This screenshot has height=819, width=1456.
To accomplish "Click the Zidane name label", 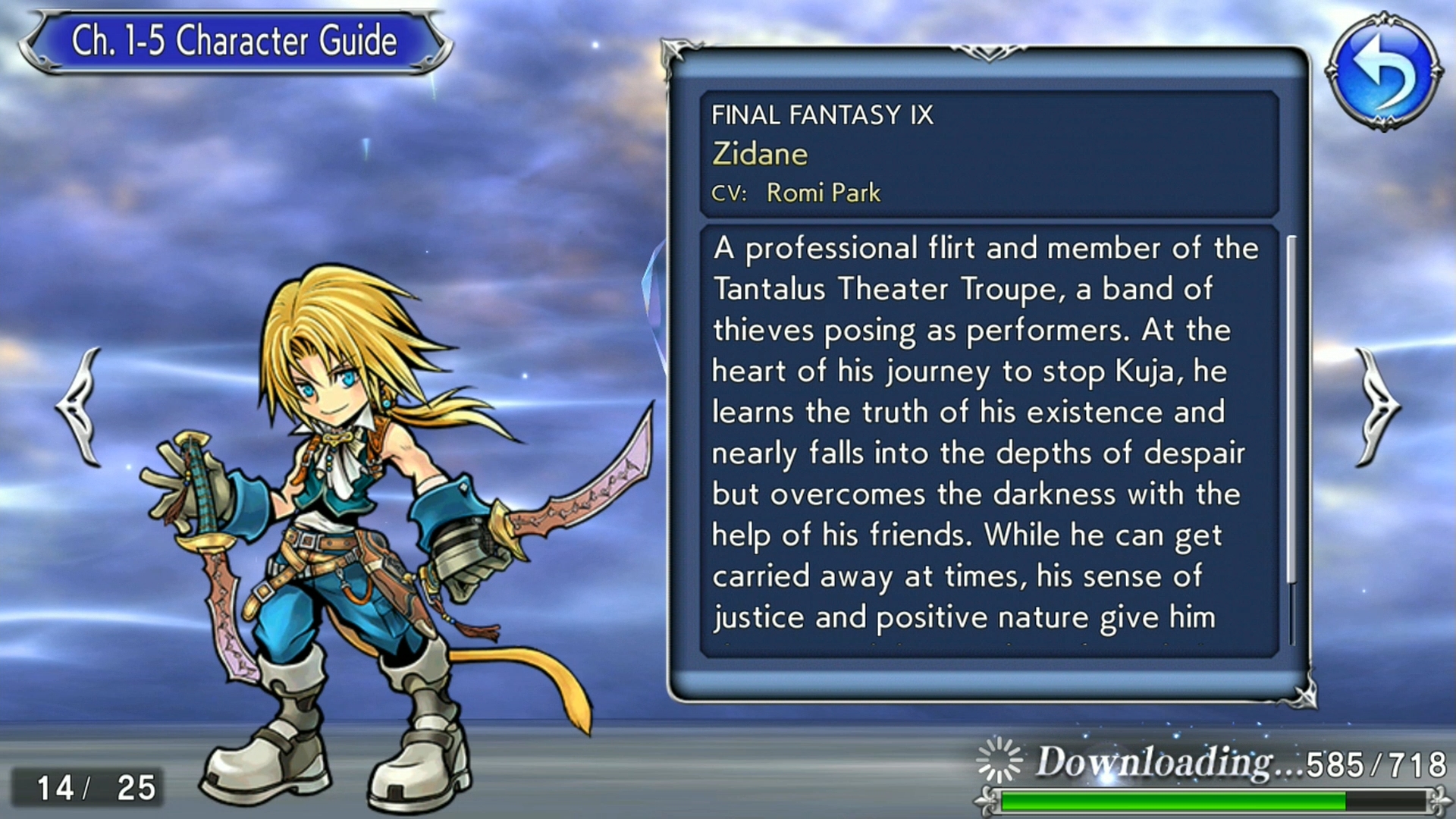I will pyautogui.click(x=760, y=154).
